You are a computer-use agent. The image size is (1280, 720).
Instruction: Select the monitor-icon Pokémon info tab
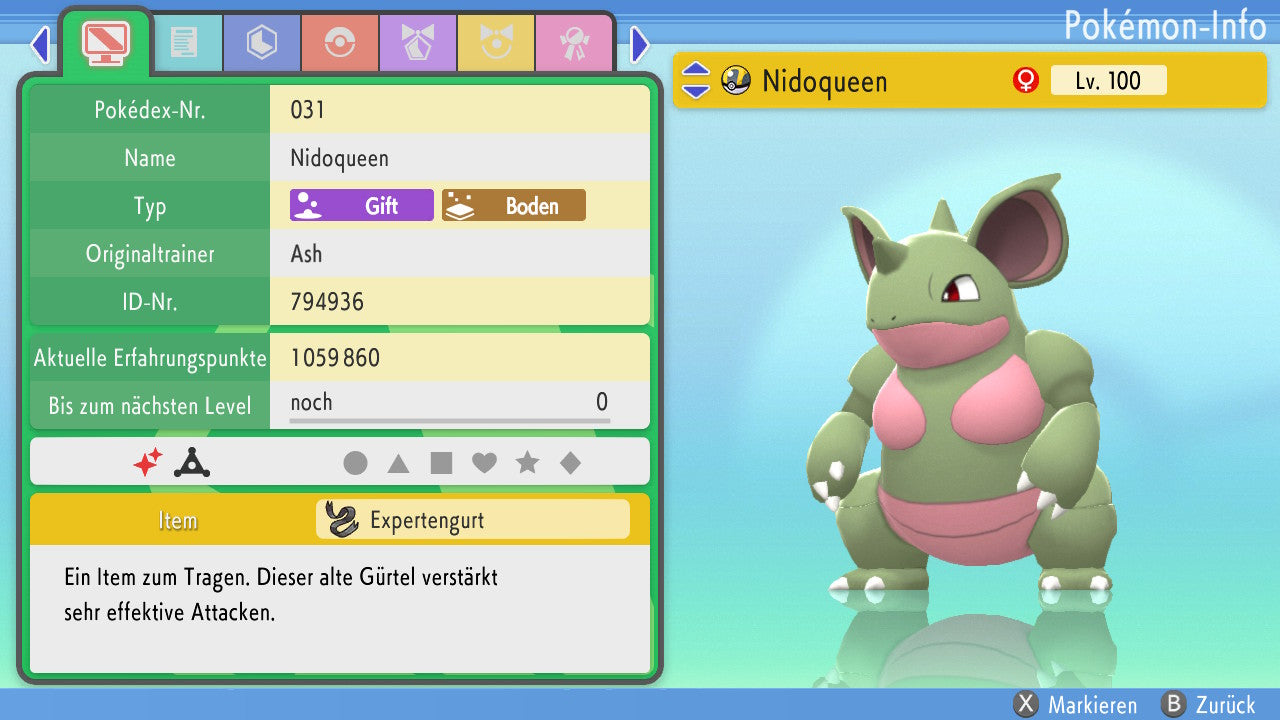point(105,43)
